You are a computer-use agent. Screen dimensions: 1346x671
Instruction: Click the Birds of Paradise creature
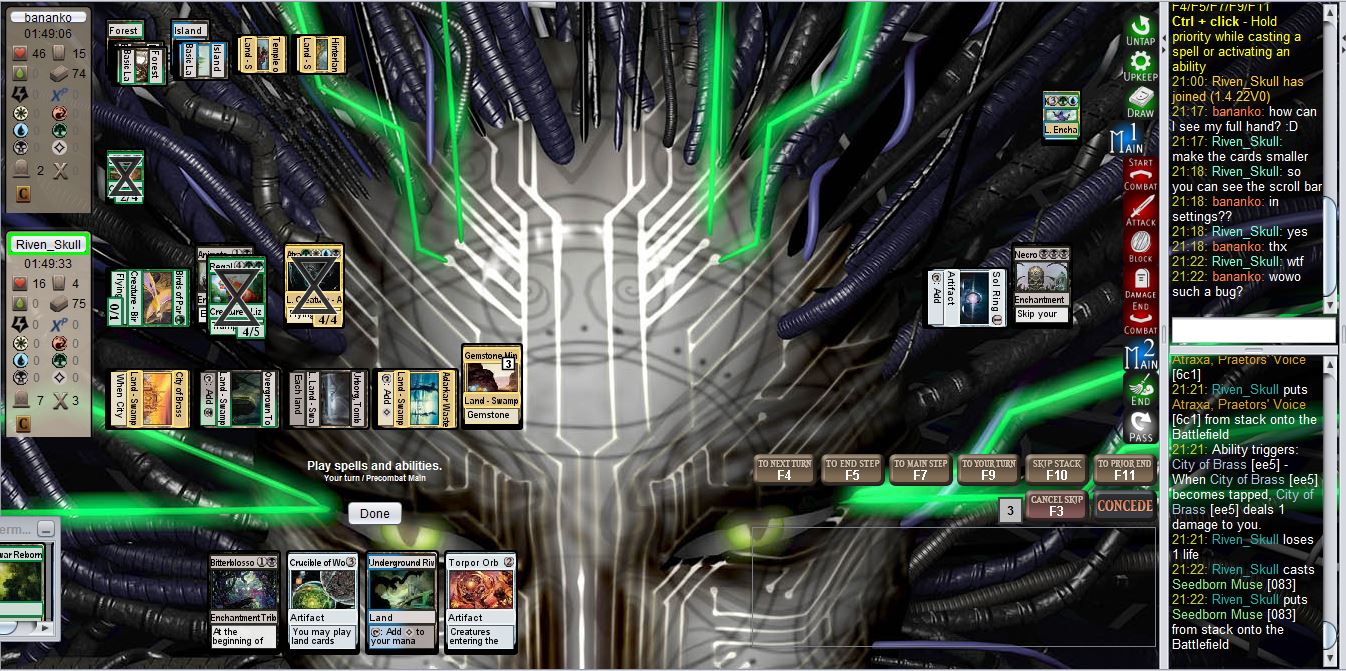(149, 297)
